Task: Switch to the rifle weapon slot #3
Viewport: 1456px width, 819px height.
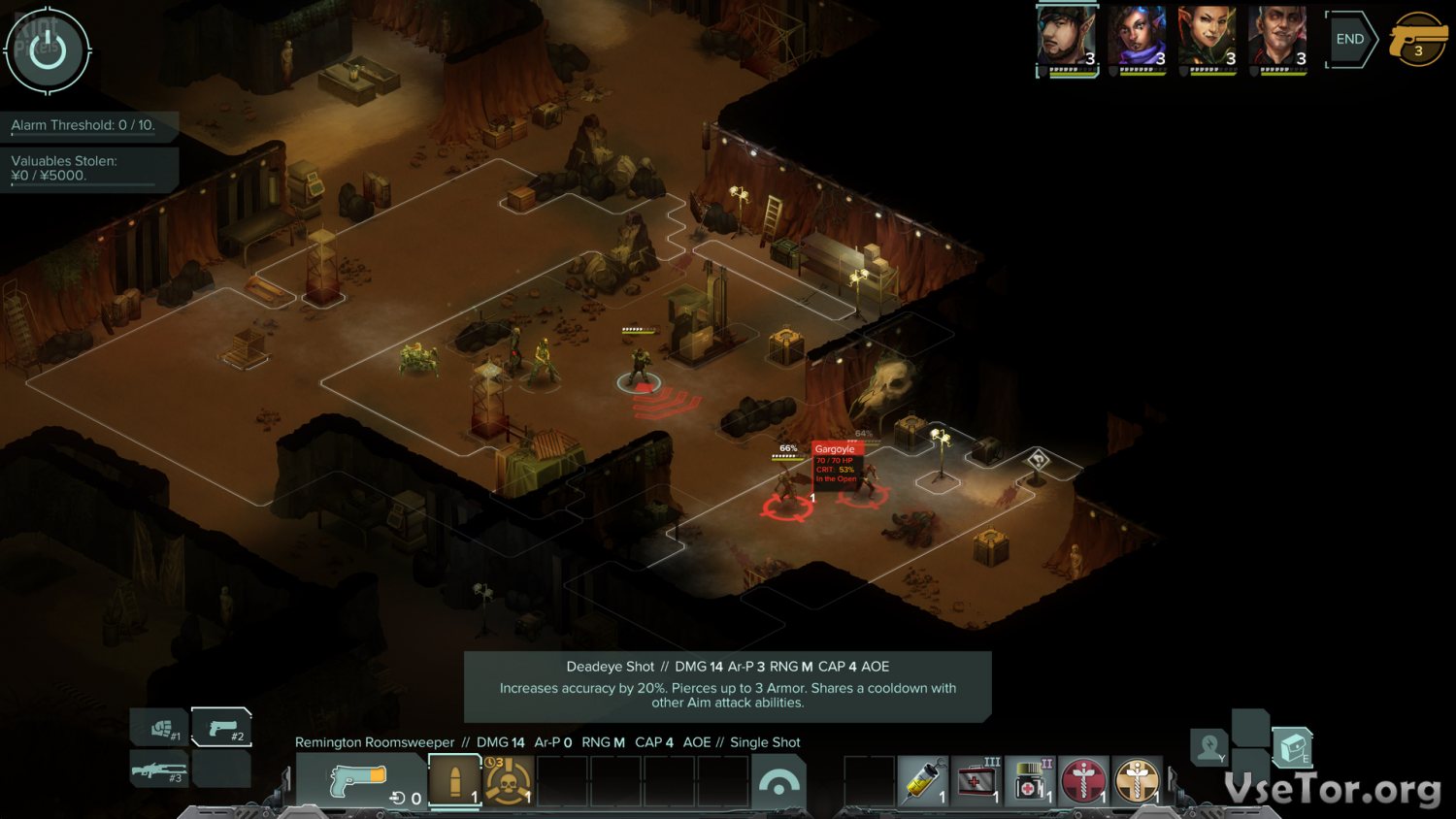Action: click(159, 771)
